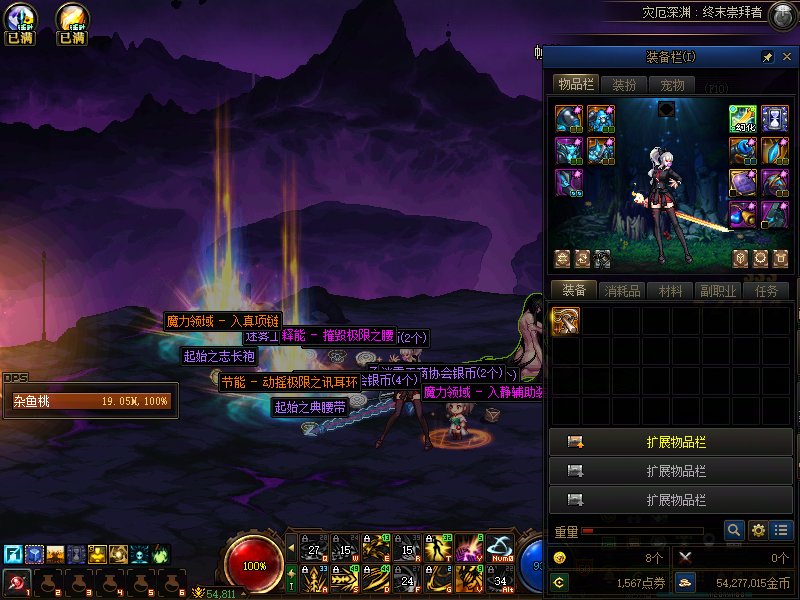
Task: Select the 装备 inventory category
Action: 574,291
